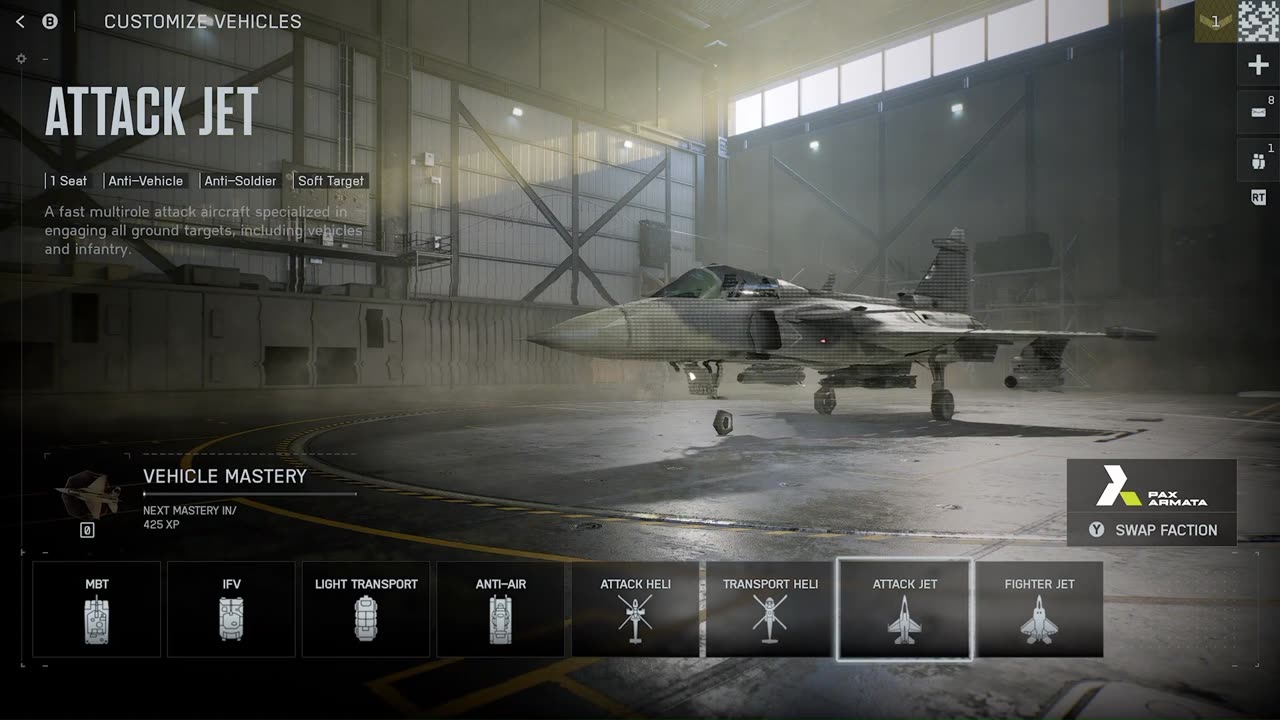1280x720 pixels.
Task: Select the Anti-Air vehicle tile
Action: pyautogui.click(x=500, y=609)
